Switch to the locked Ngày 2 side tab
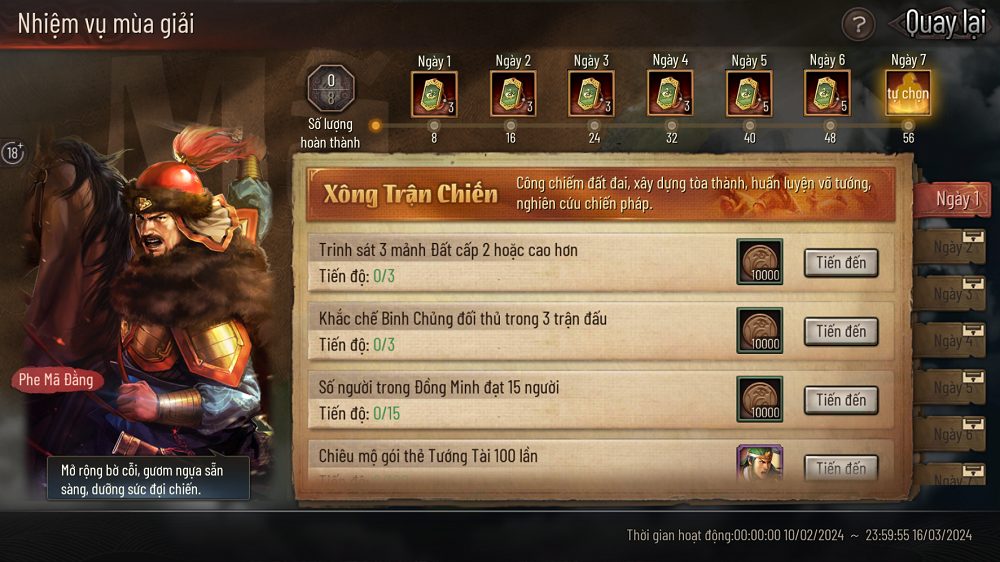The height and width of the screenshot is (562, 1000). click(954, 247)
